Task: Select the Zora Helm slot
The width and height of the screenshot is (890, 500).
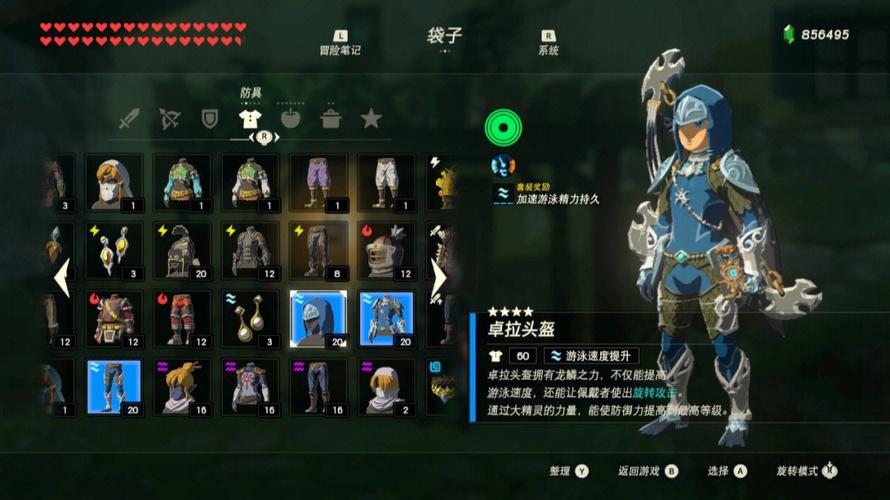Action: pyautogui.click(x=318, y=318)
